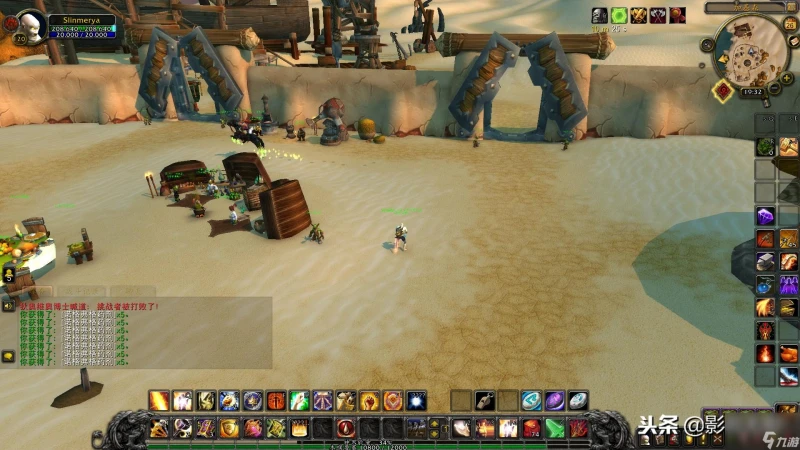Click the golden shield ability icon

pyautogui.click(x=229, y=428)
